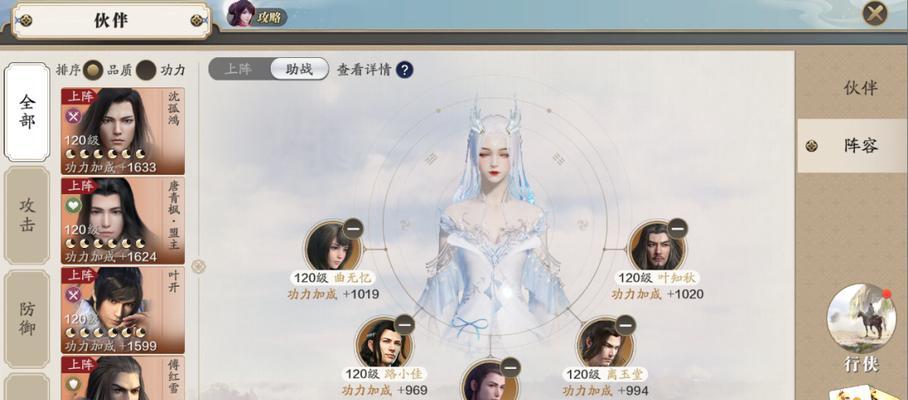Select the 攻击 category tab
The height and width of the screenshot is (400, 908).
point(27,214)
